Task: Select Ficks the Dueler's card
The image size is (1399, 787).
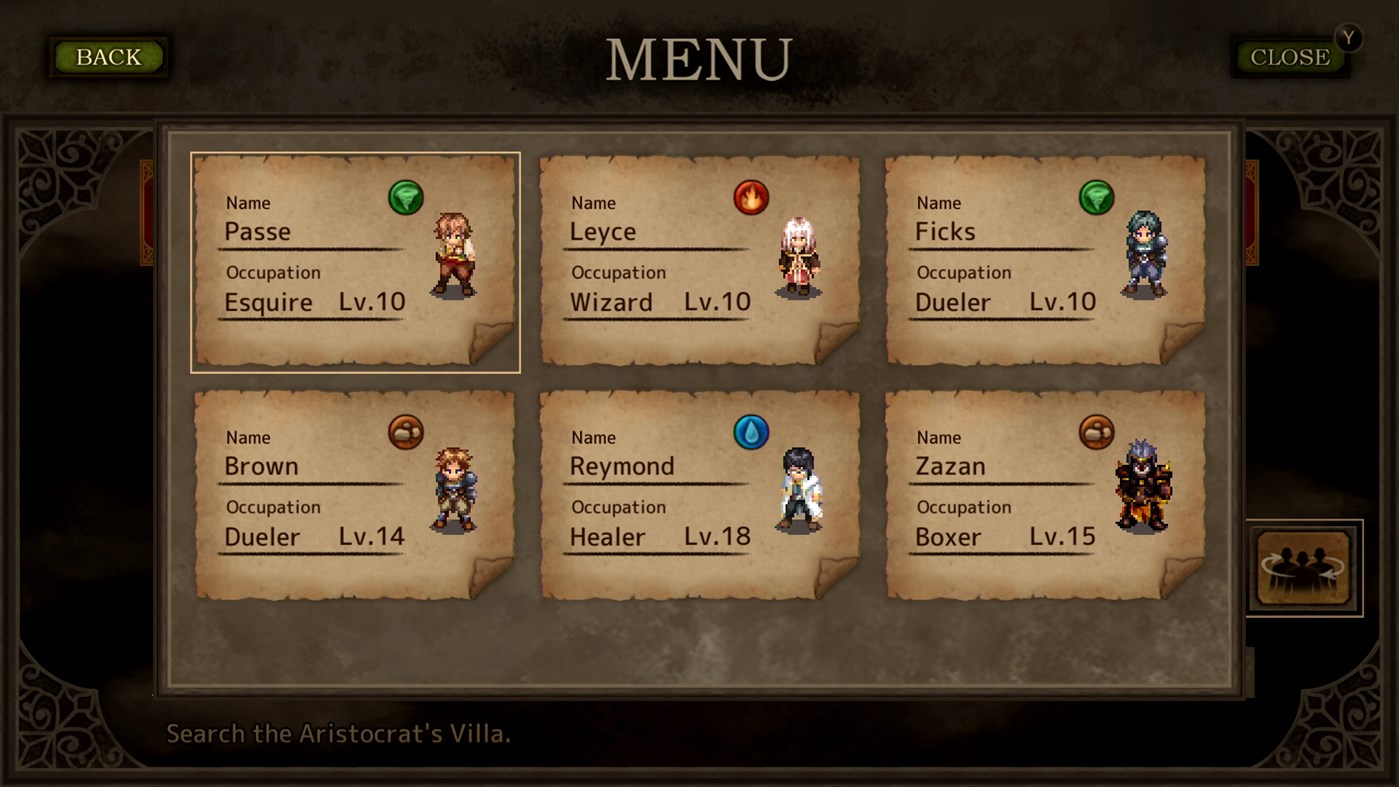Action: click(x=1045, y=260)
